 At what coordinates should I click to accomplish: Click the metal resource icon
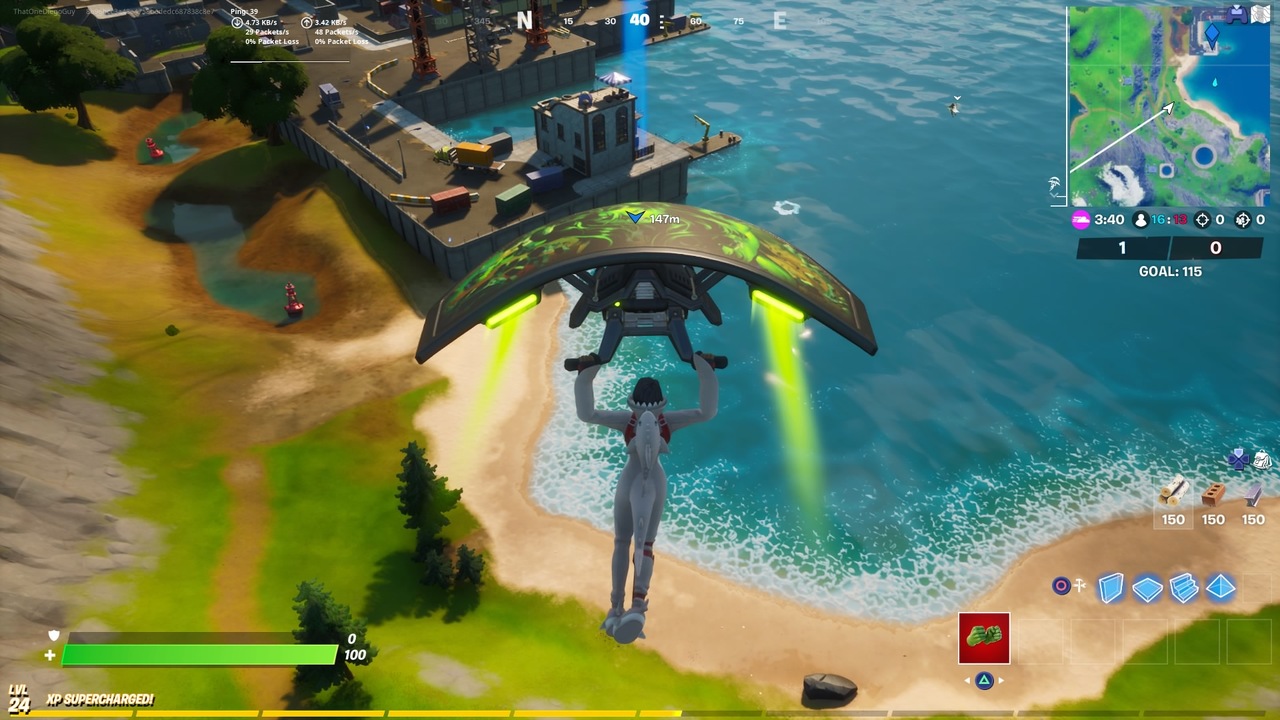click(x=1253, y=498)
